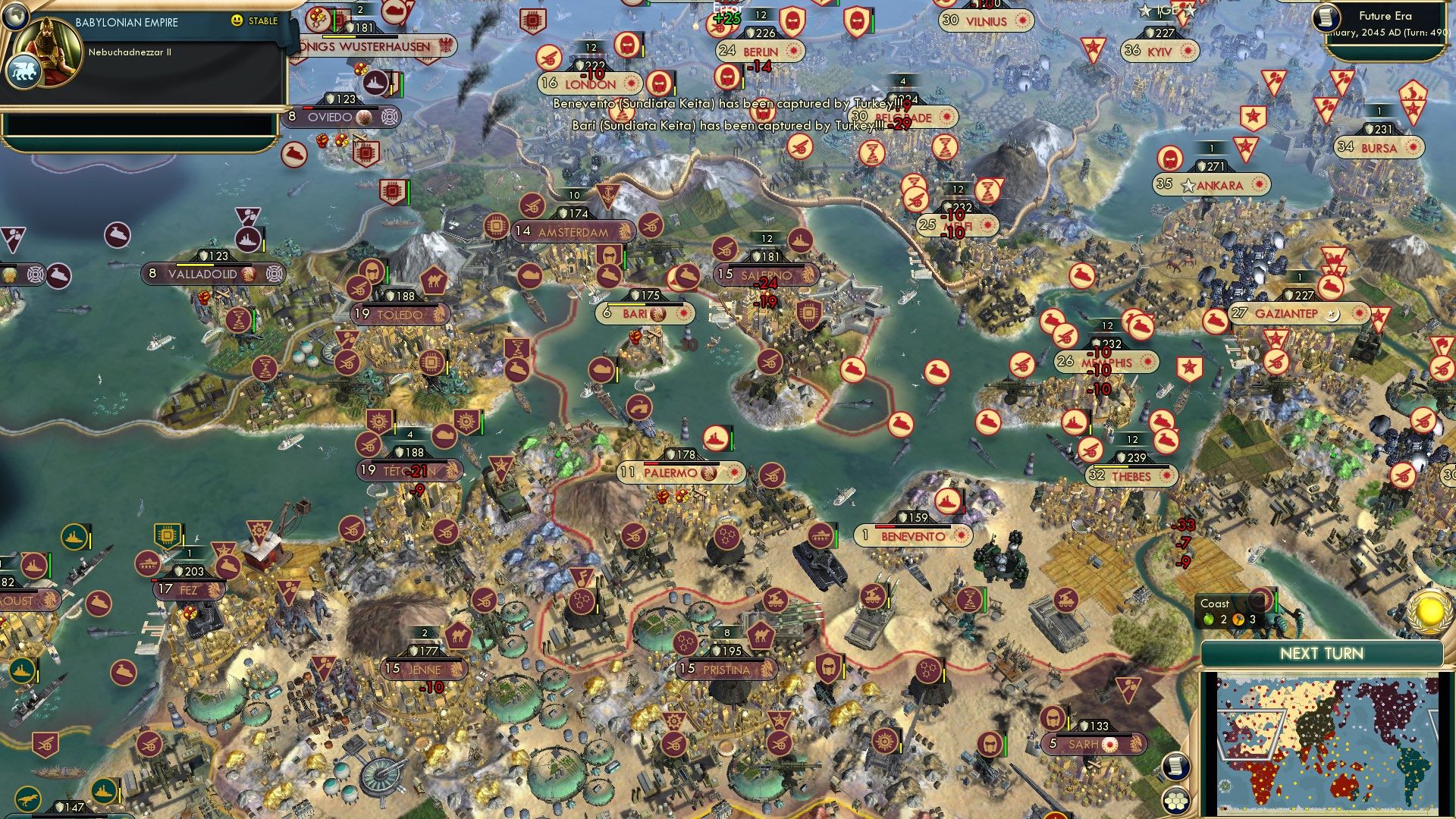1456x819 pixels.
Task: Click the yellow orb laurel notification
Action: point(1429,611)
